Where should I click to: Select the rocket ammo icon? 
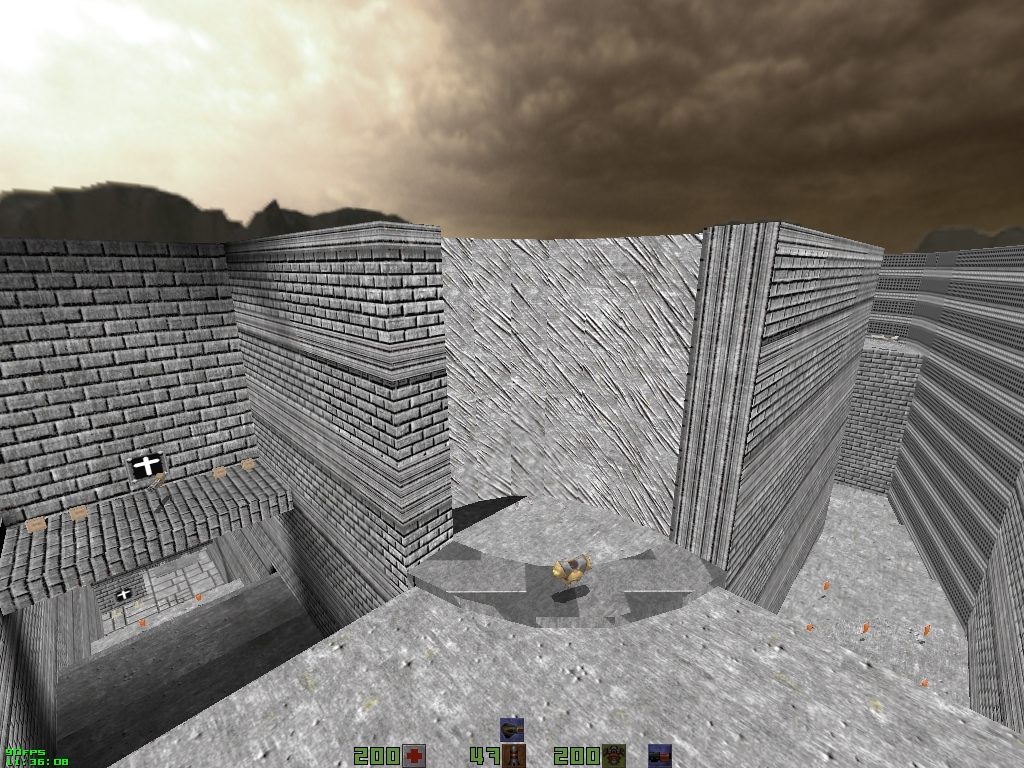tap(514, 757)
